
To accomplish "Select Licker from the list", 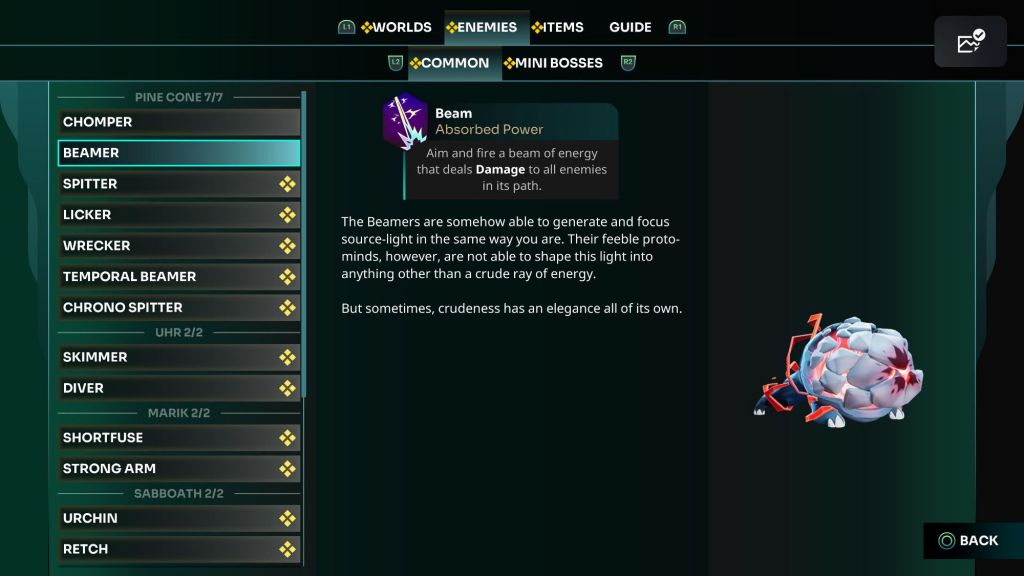I will pos(179,215).
